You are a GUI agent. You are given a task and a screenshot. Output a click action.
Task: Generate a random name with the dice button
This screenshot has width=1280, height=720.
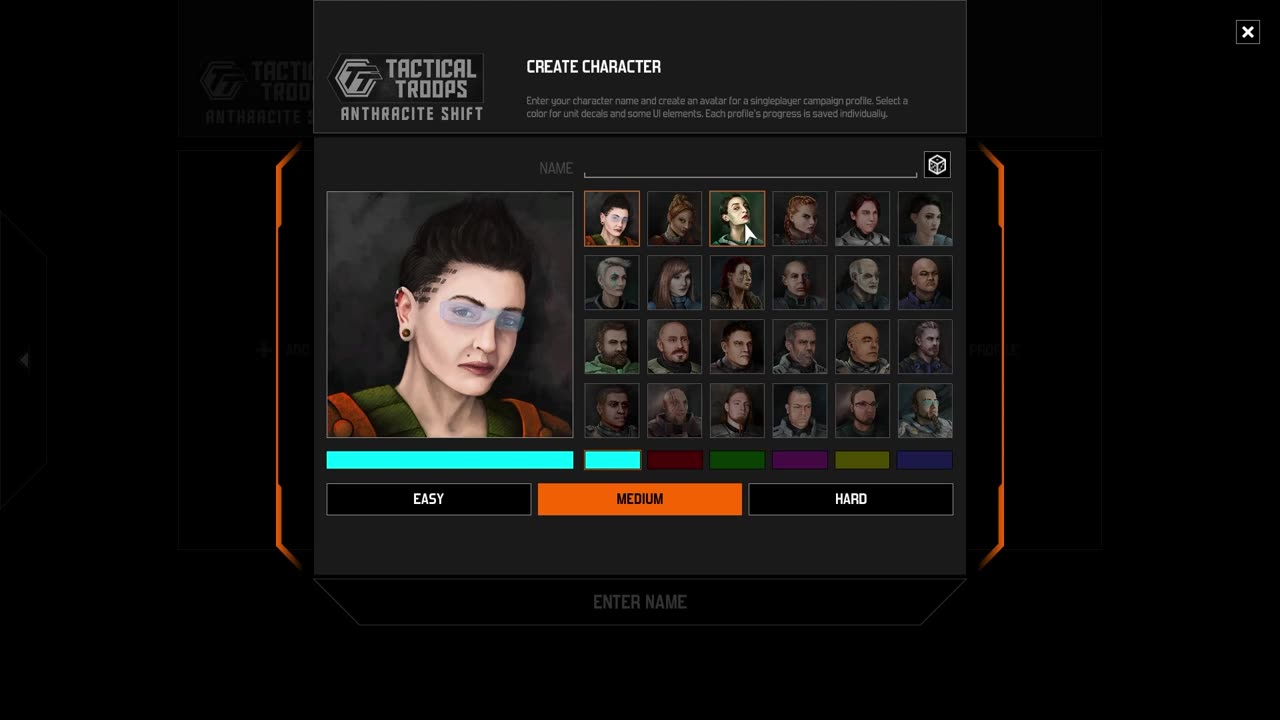[937, 165]
